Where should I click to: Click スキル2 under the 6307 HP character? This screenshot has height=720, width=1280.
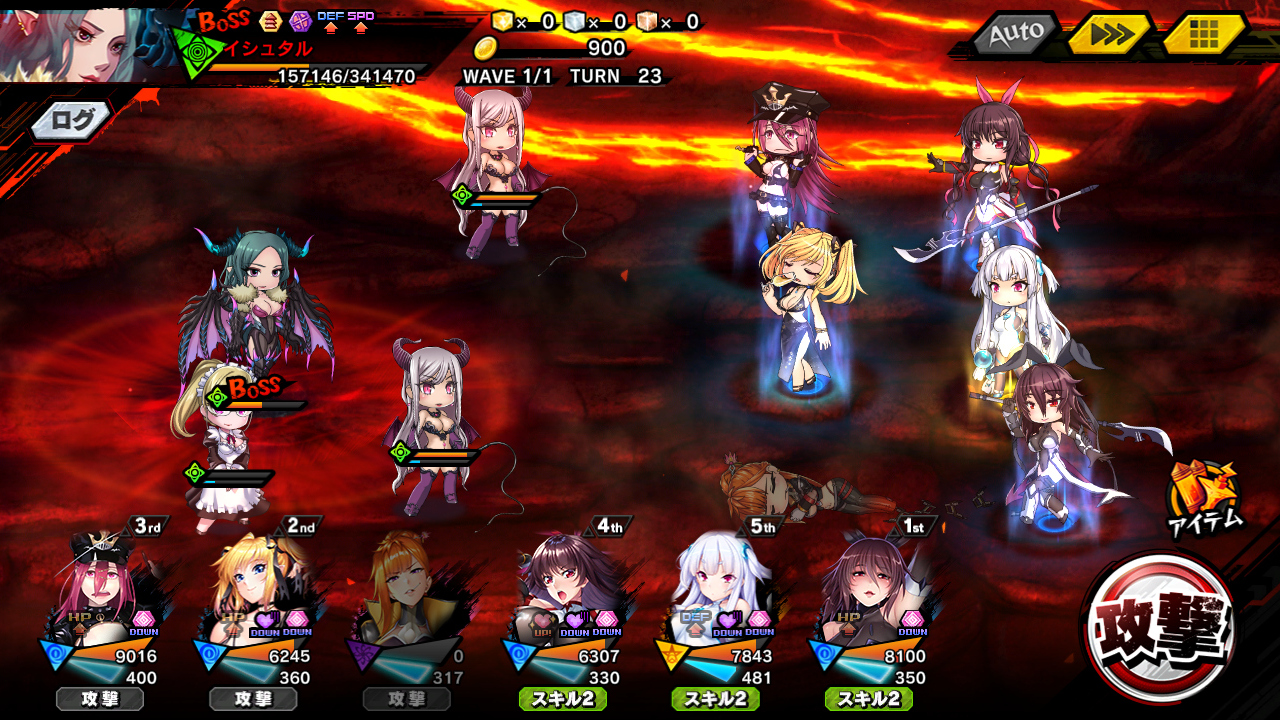pyautogui.click(x=562, y=699)
